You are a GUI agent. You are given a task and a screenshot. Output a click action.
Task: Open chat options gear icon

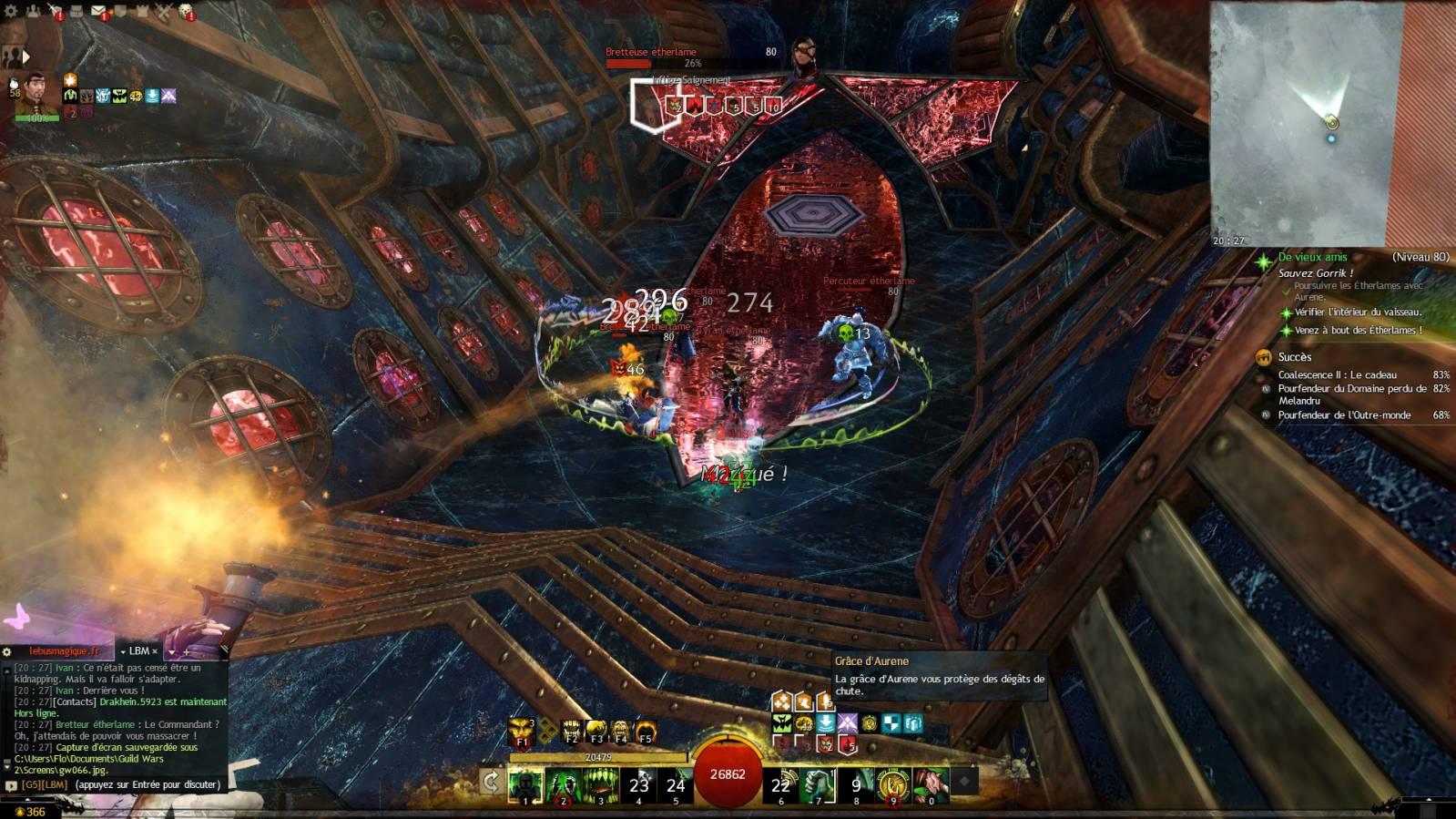click(7, 651)
